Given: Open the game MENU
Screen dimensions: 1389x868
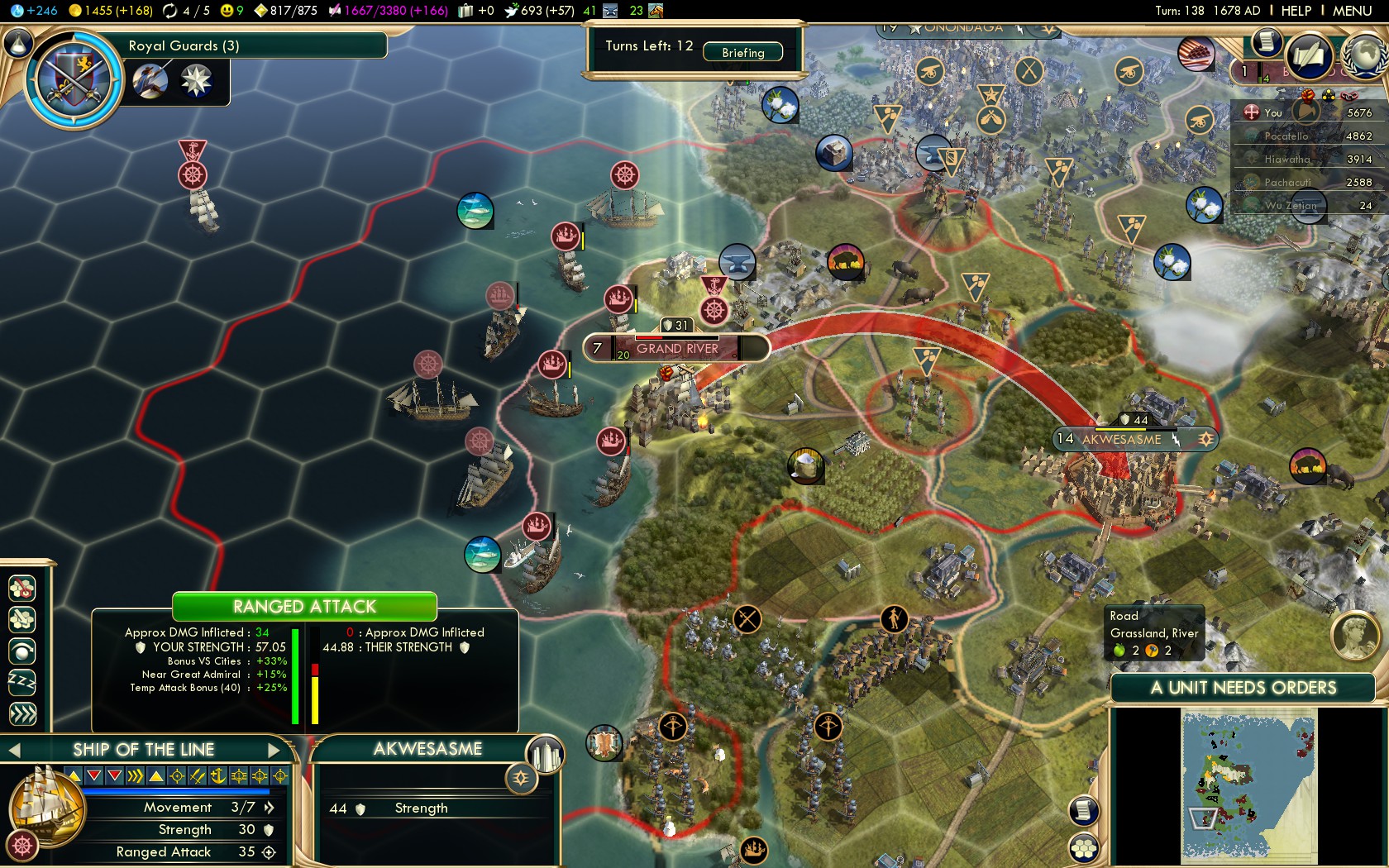Looking at the screenshot, I should (x=1352, y=11).
